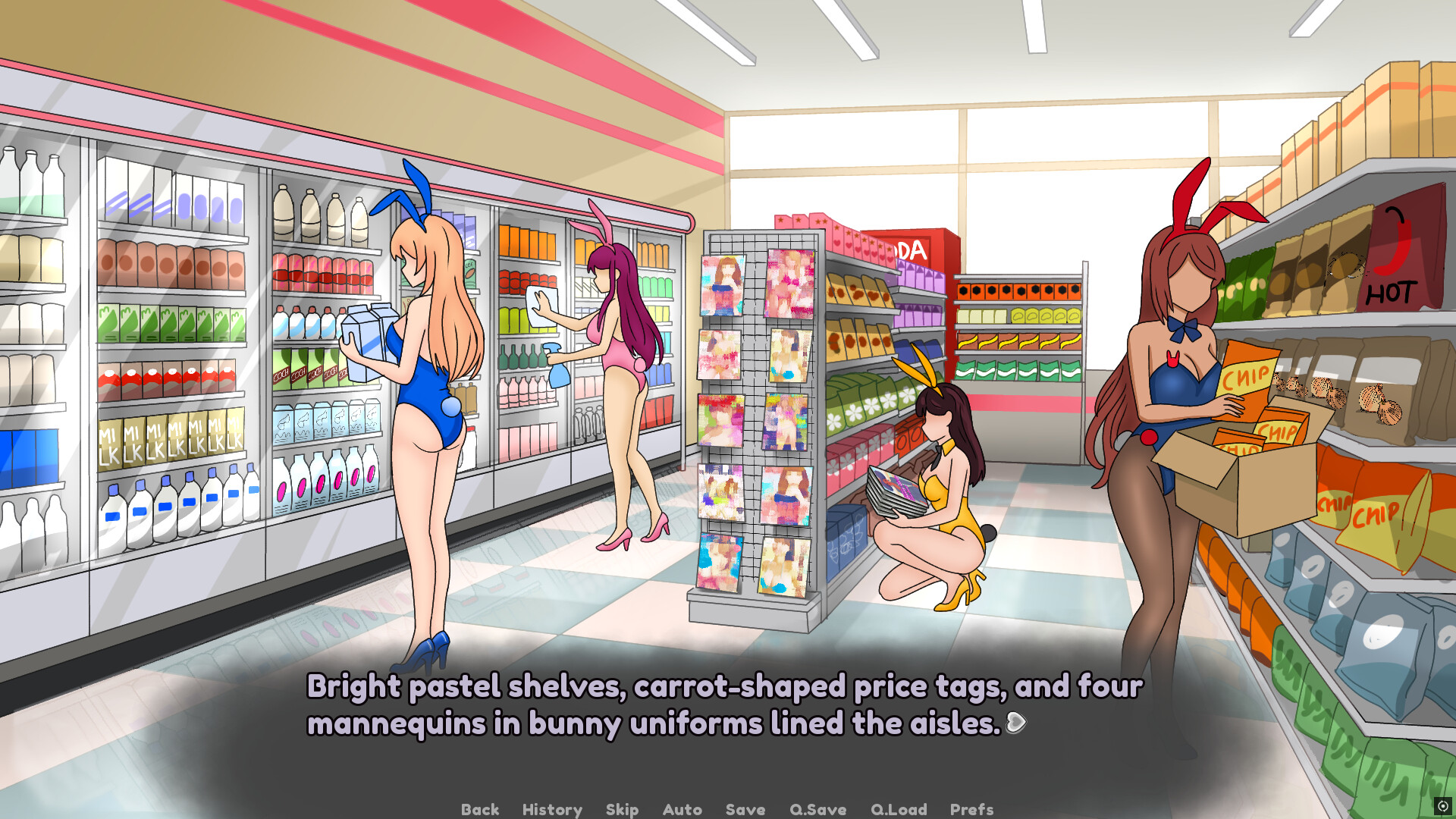Screen dimensions: 1456x819
Task: Rewind dialogue using the Back button
Action: (x=479, y=809)
